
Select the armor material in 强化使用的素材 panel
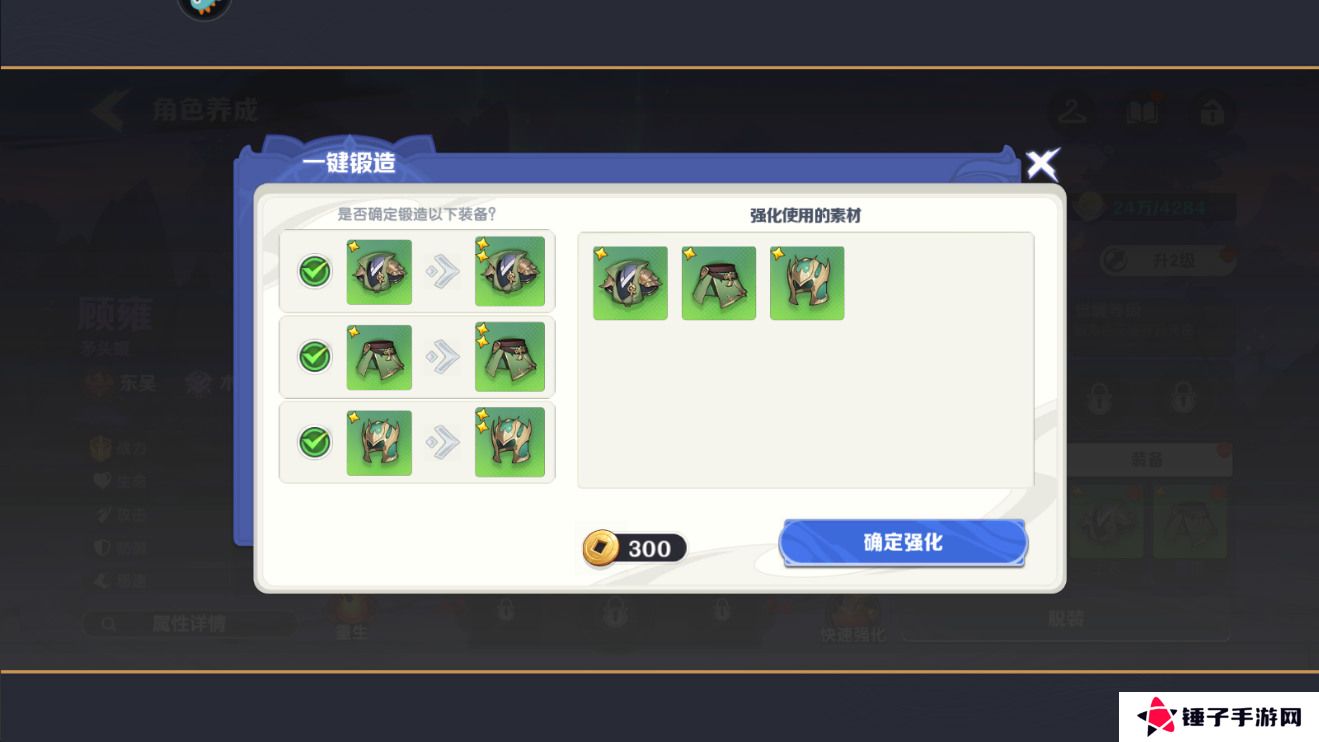629,283
